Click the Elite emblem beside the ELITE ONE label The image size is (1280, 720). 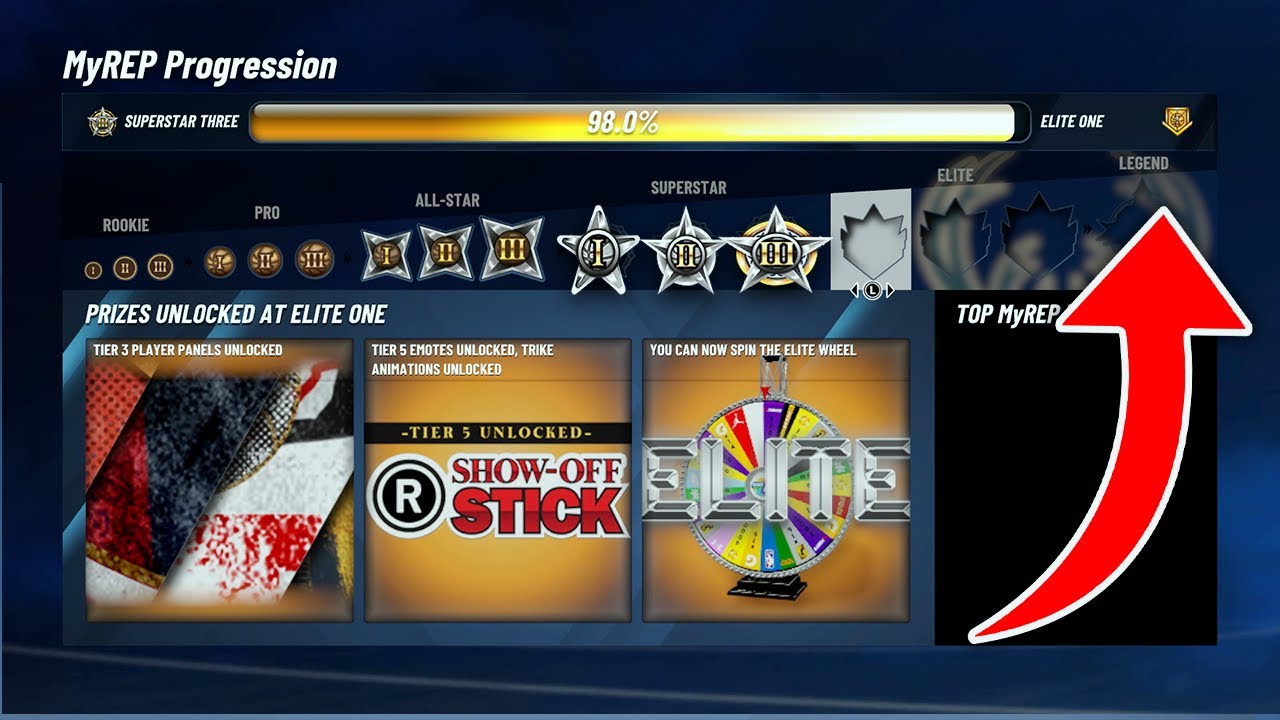(x=1176, y=121)
